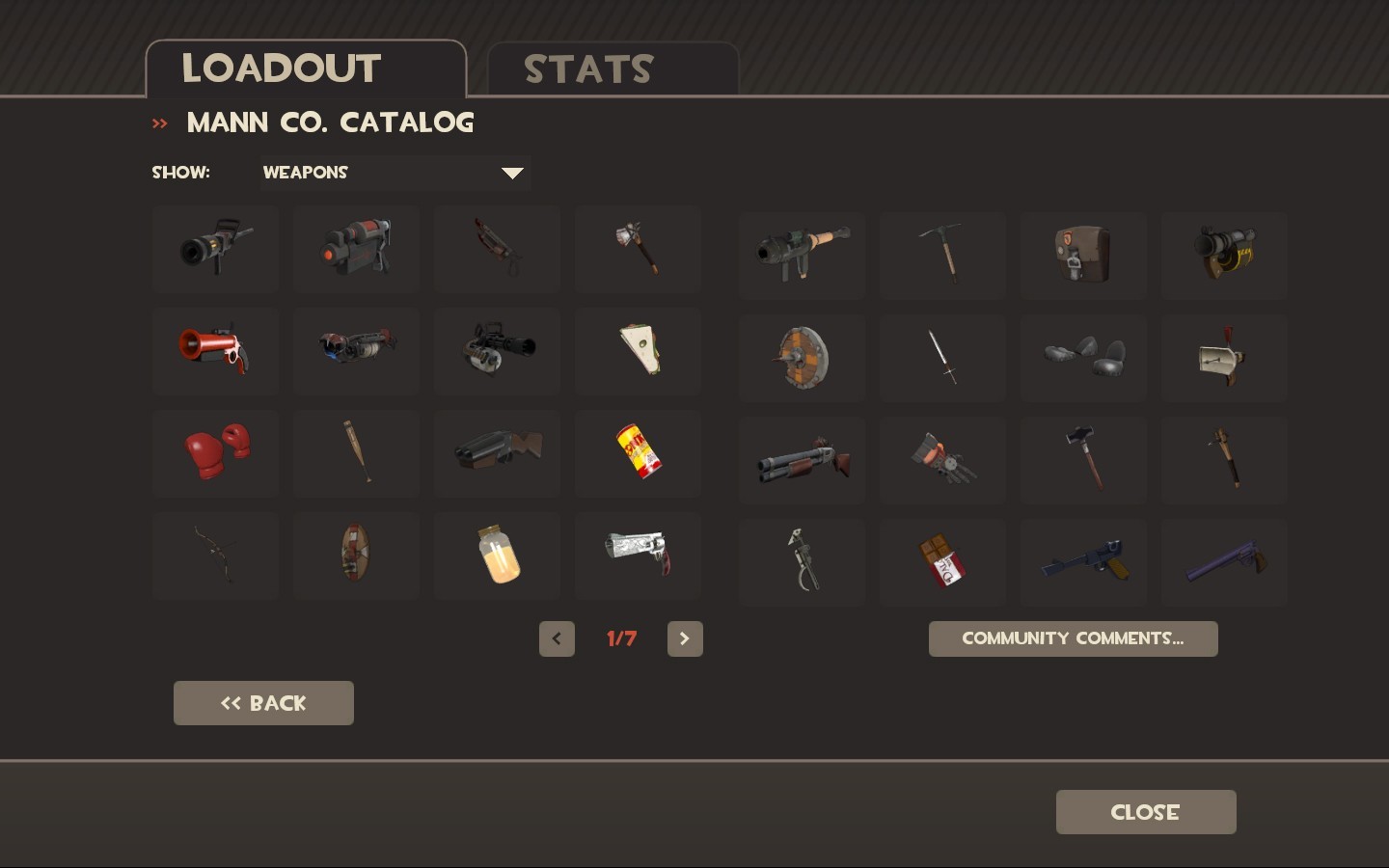Select the Flare Gun weapon

click(215, 351)
